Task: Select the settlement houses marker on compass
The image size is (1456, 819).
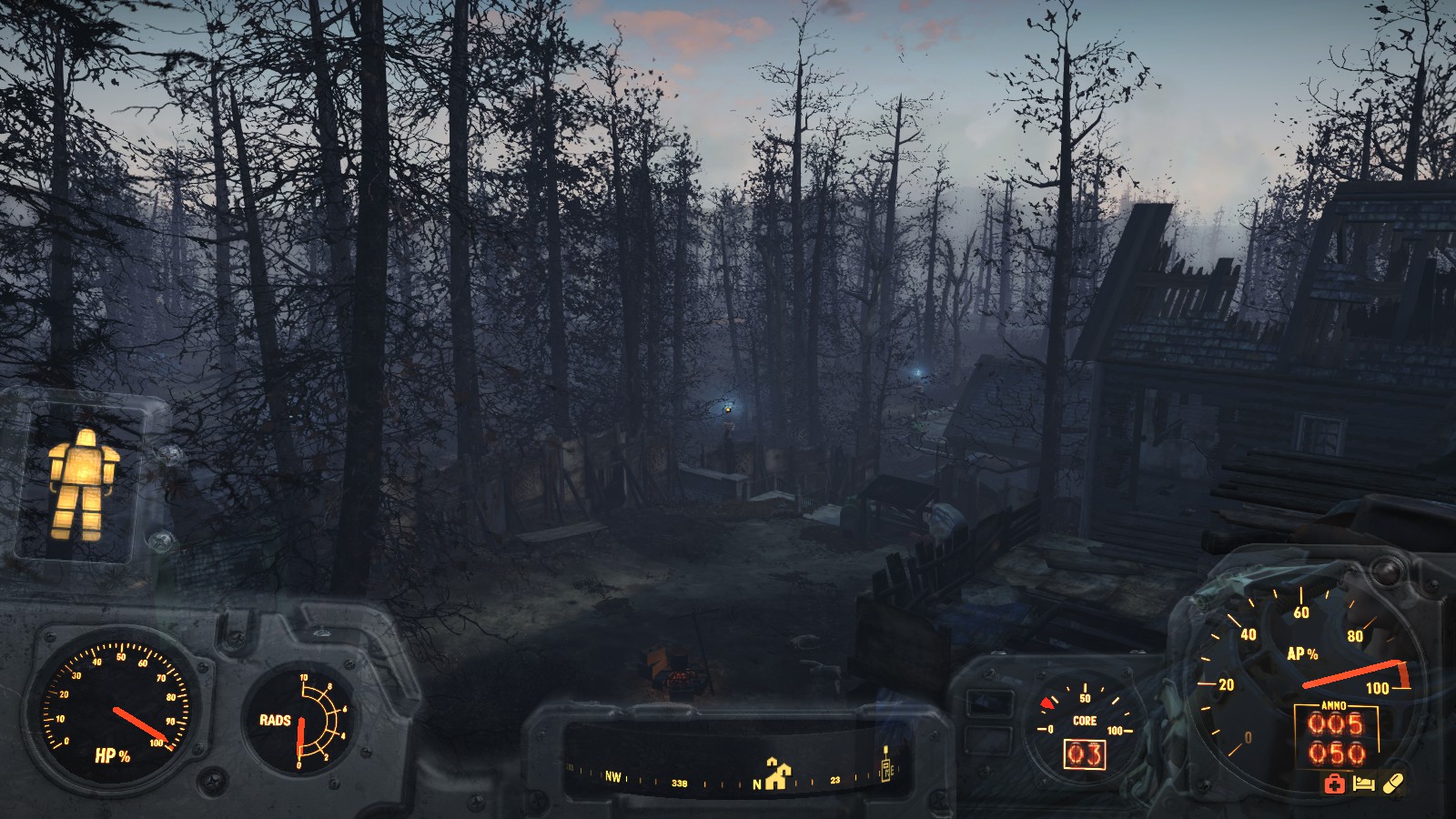Action: coord(777,773)
